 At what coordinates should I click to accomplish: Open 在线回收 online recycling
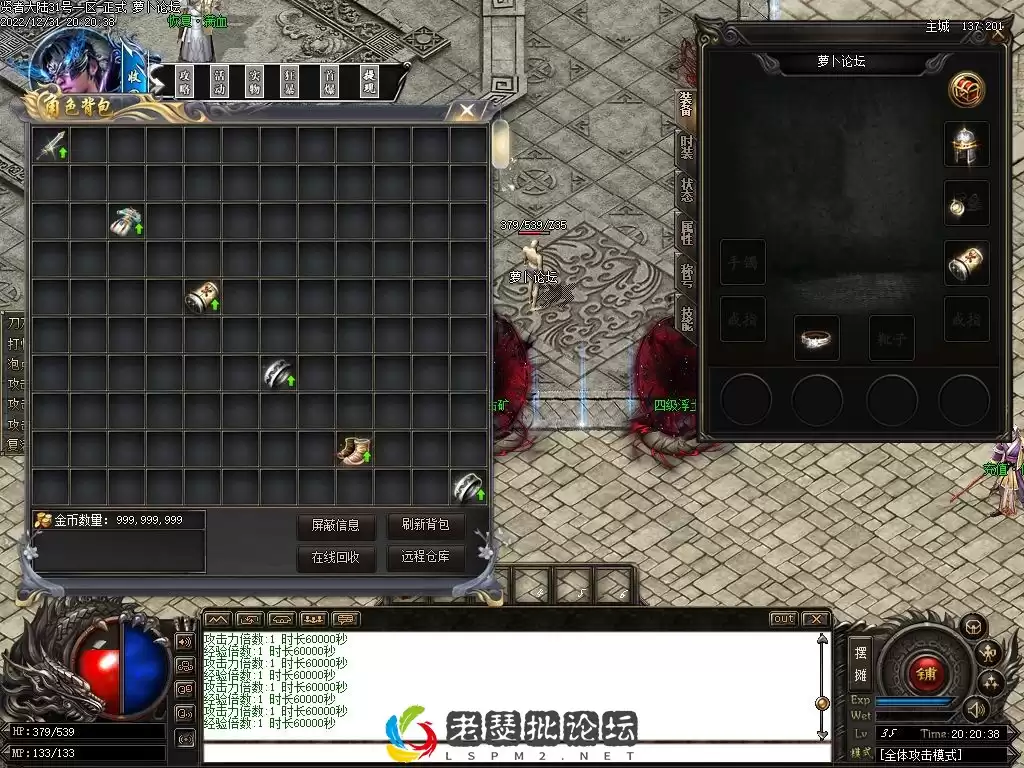[335, 558]
